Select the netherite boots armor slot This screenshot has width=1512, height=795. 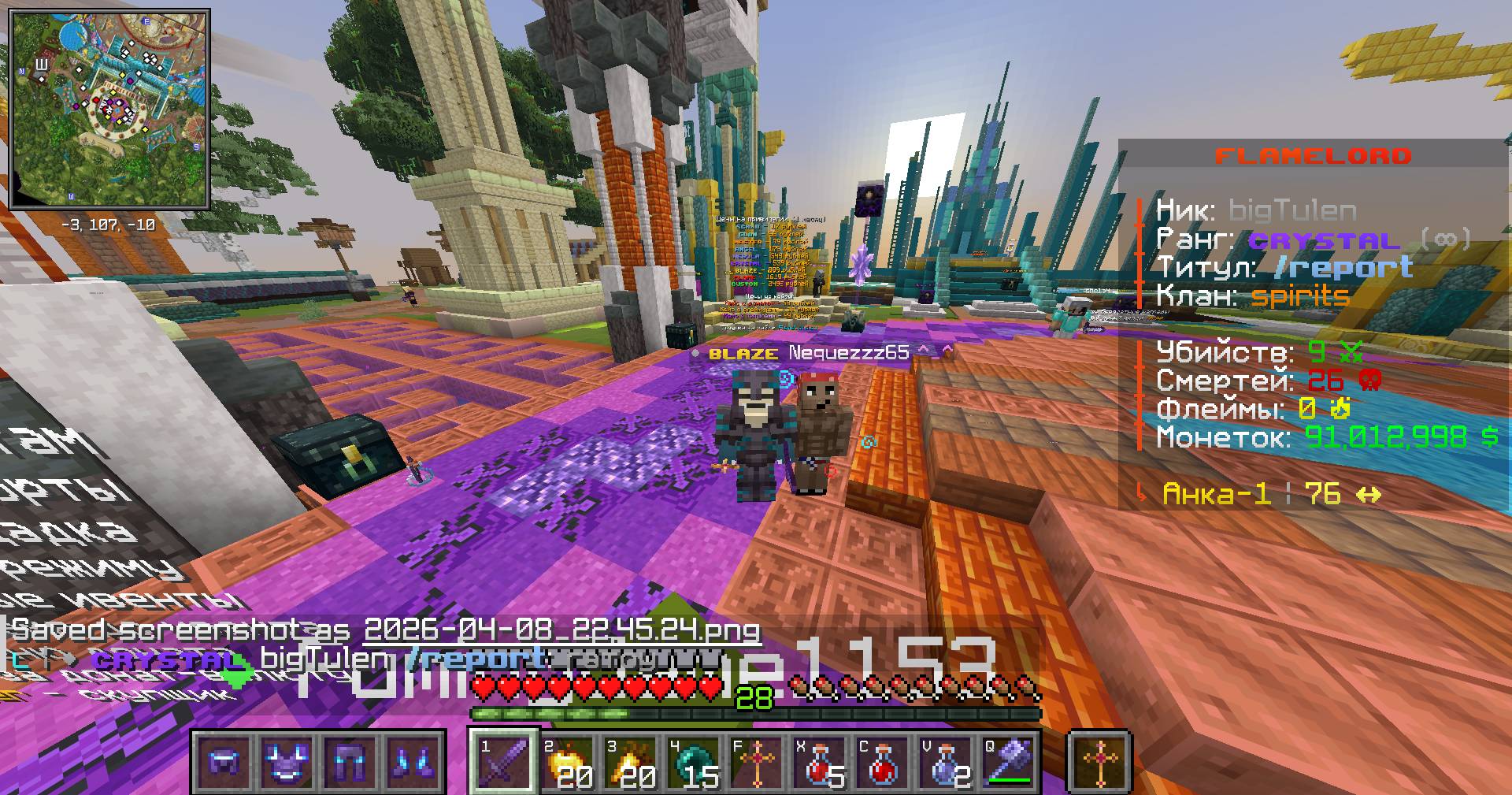413,762
